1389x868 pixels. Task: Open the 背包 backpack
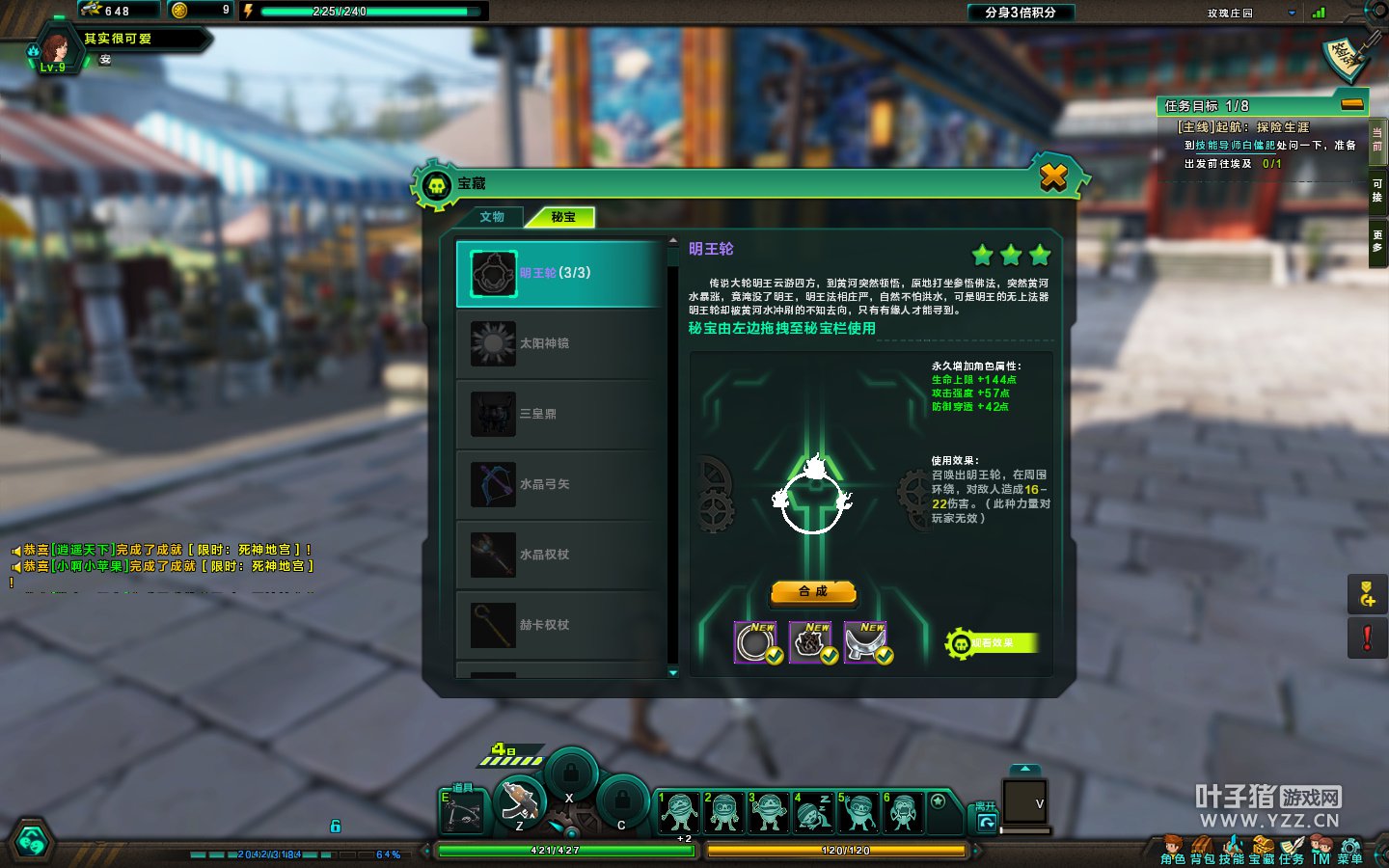[x=1202, y=850]
